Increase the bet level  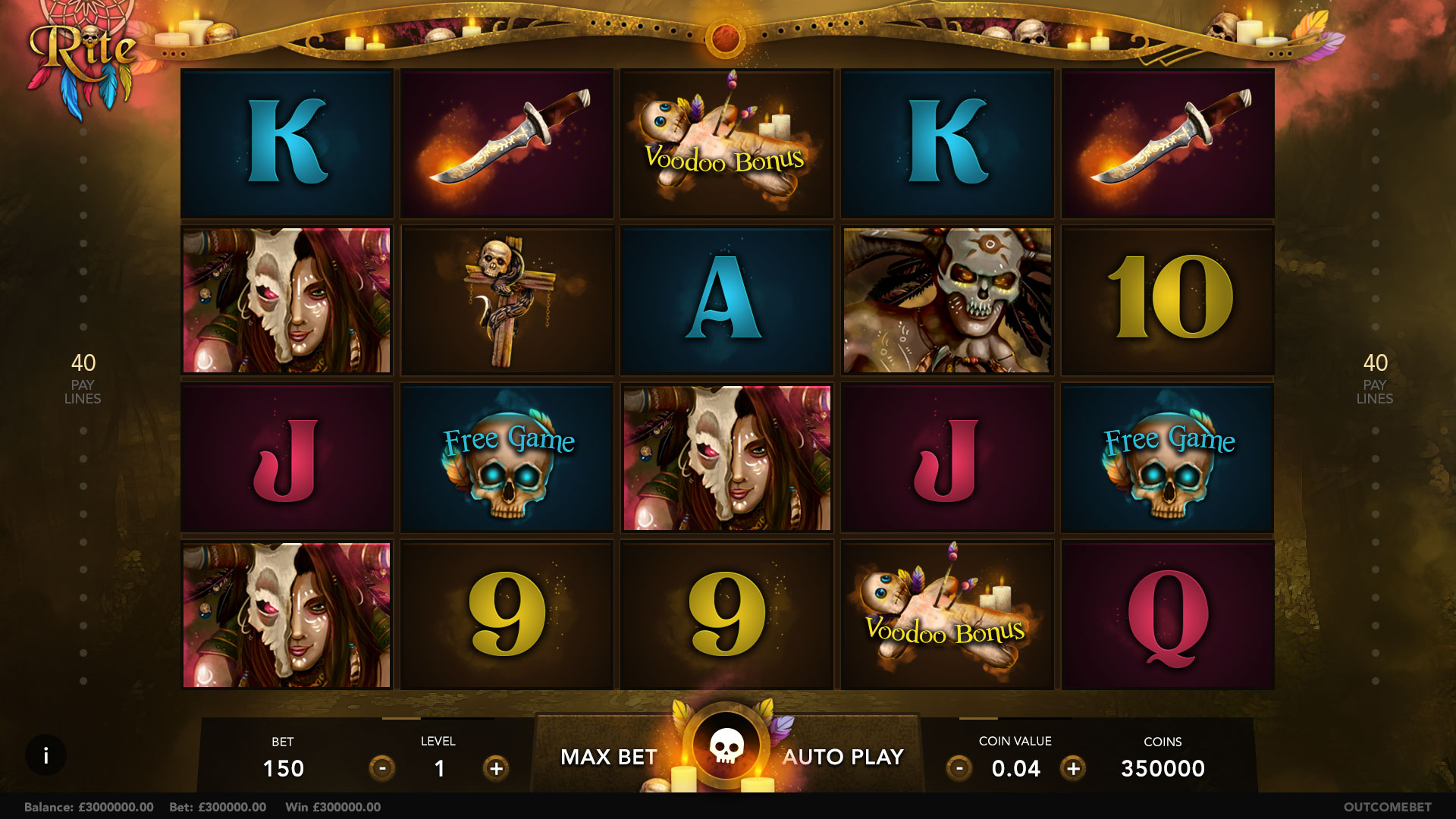point(496,768)
